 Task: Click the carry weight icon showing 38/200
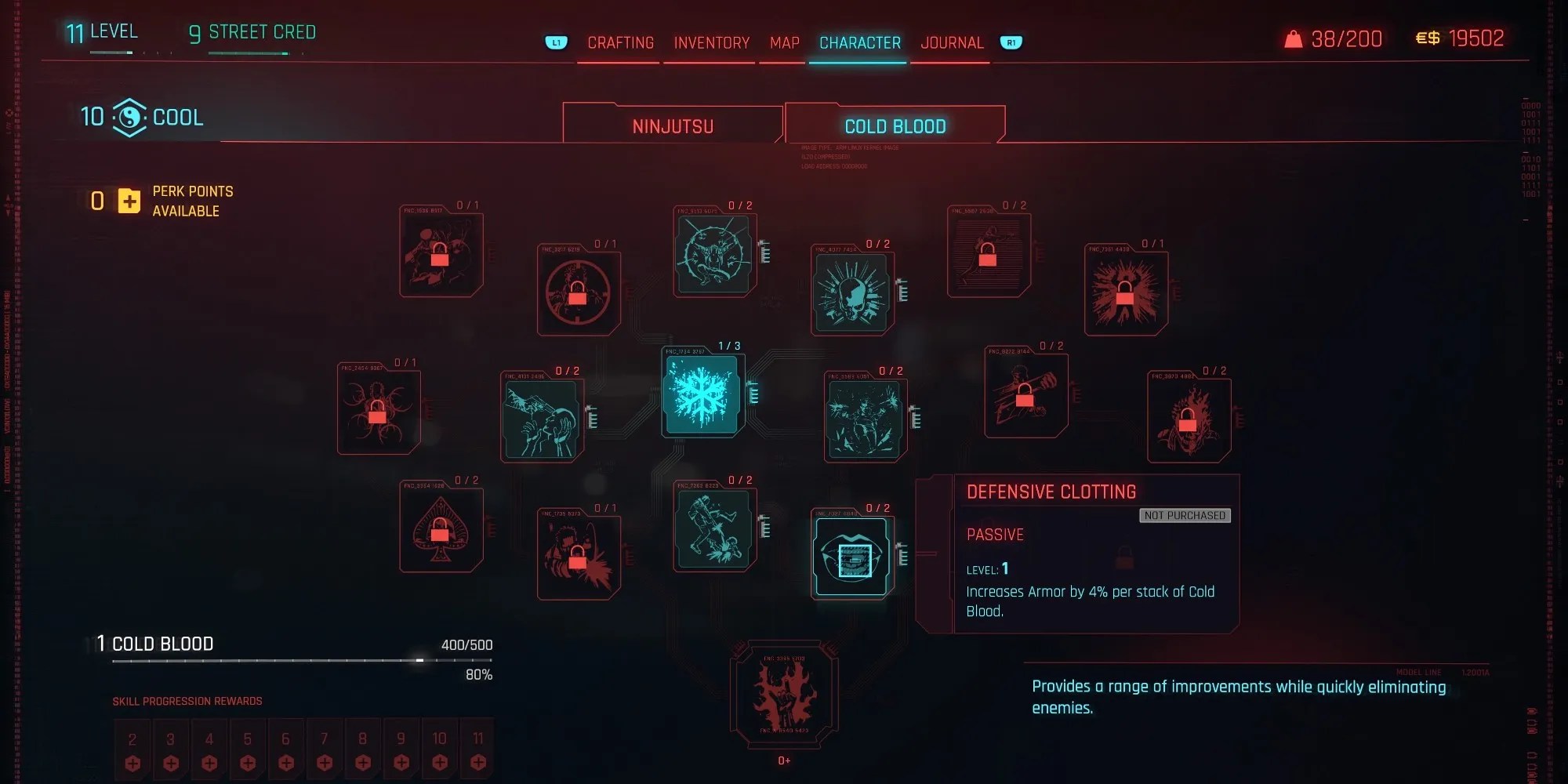(x=1294, y=38)
